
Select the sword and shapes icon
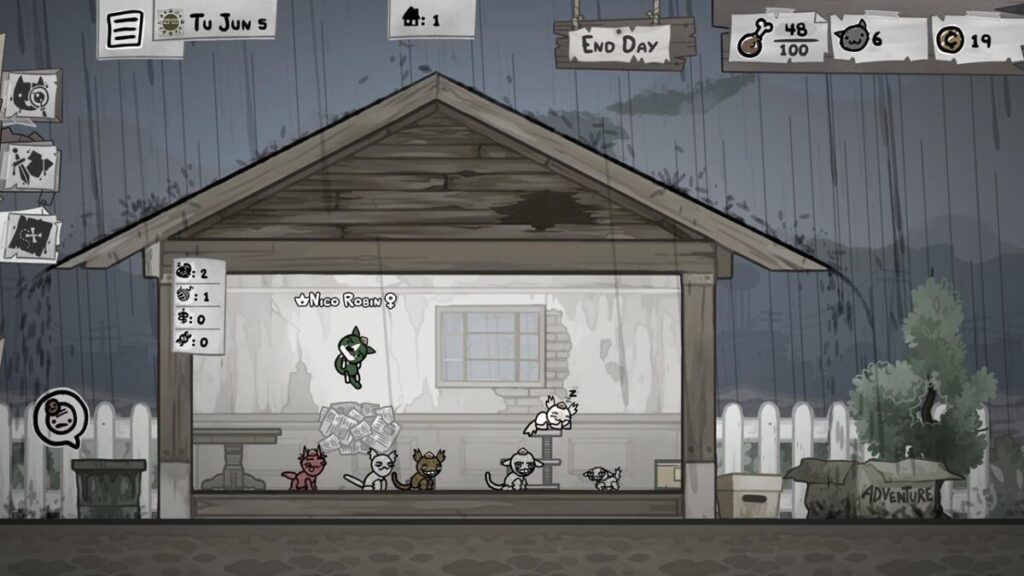coord(30,167)
